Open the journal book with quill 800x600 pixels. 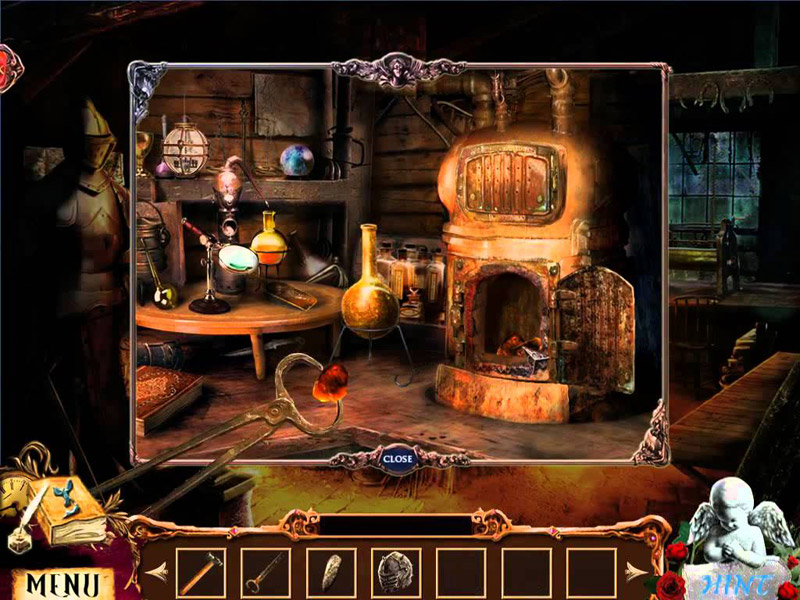72,512
